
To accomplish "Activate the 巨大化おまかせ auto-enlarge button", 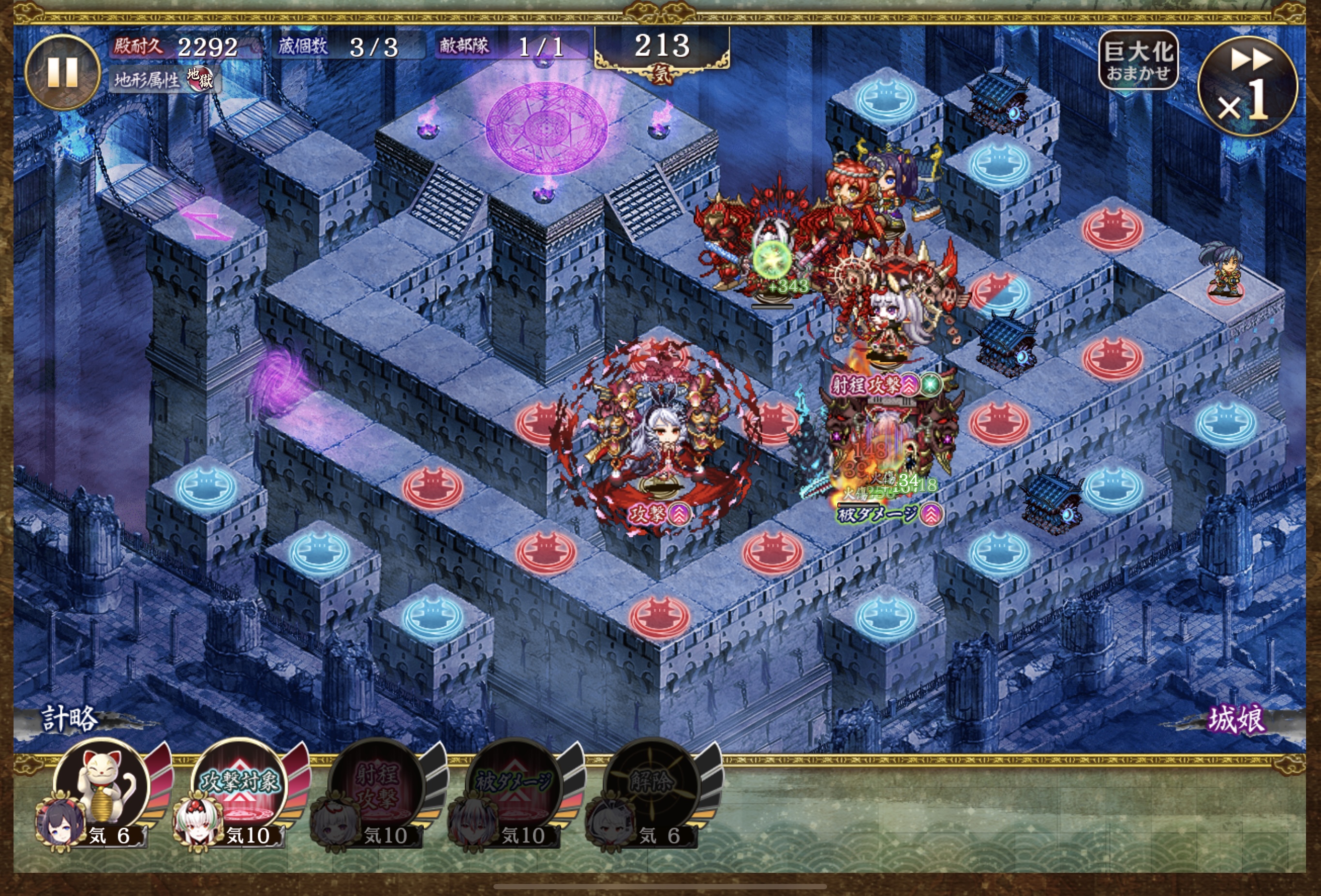I will click(x=1138, y=60).
